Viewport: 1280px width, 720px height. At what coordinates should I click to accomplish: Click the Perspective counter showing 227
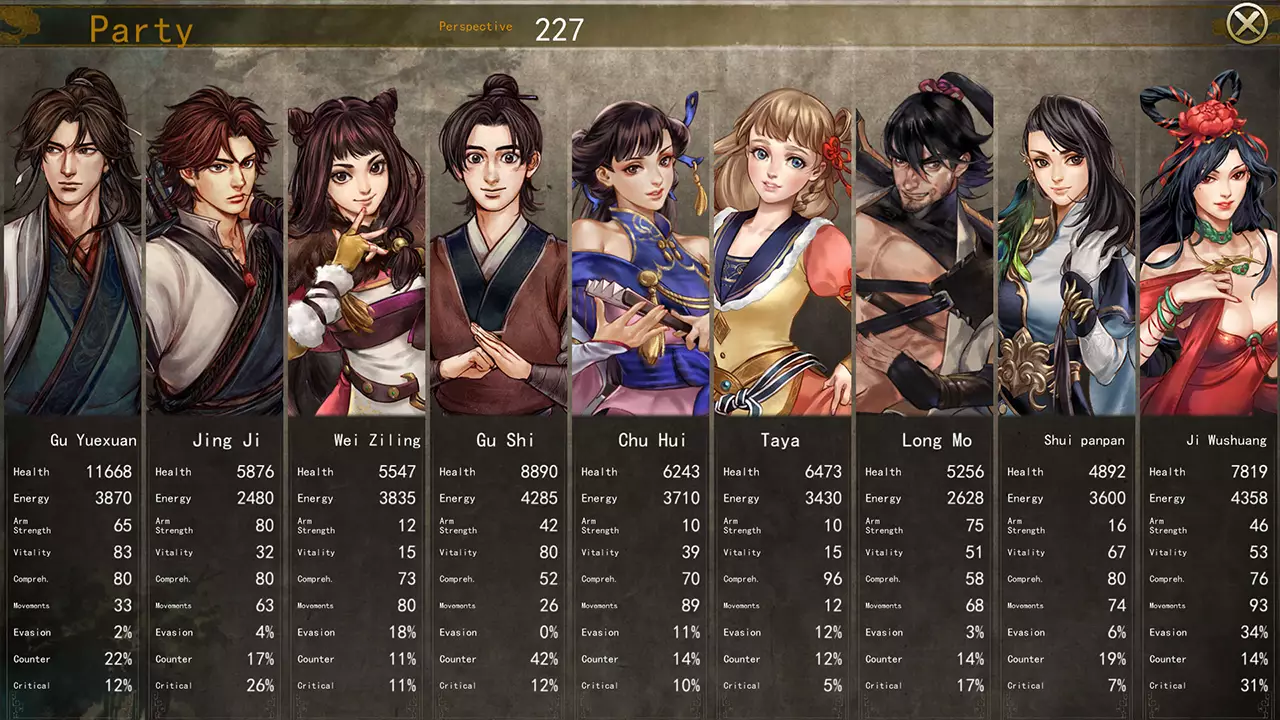[x=558, y=29]
